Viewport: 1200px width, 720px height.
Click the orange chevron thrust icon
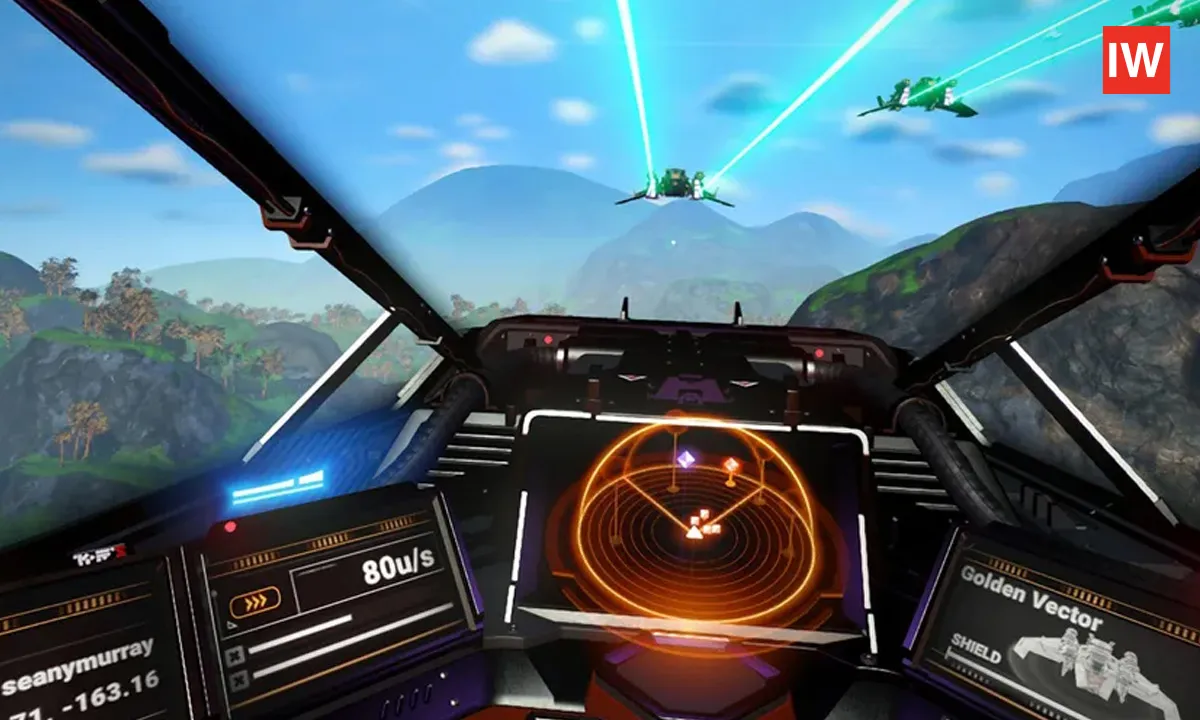tap(255, 601)
